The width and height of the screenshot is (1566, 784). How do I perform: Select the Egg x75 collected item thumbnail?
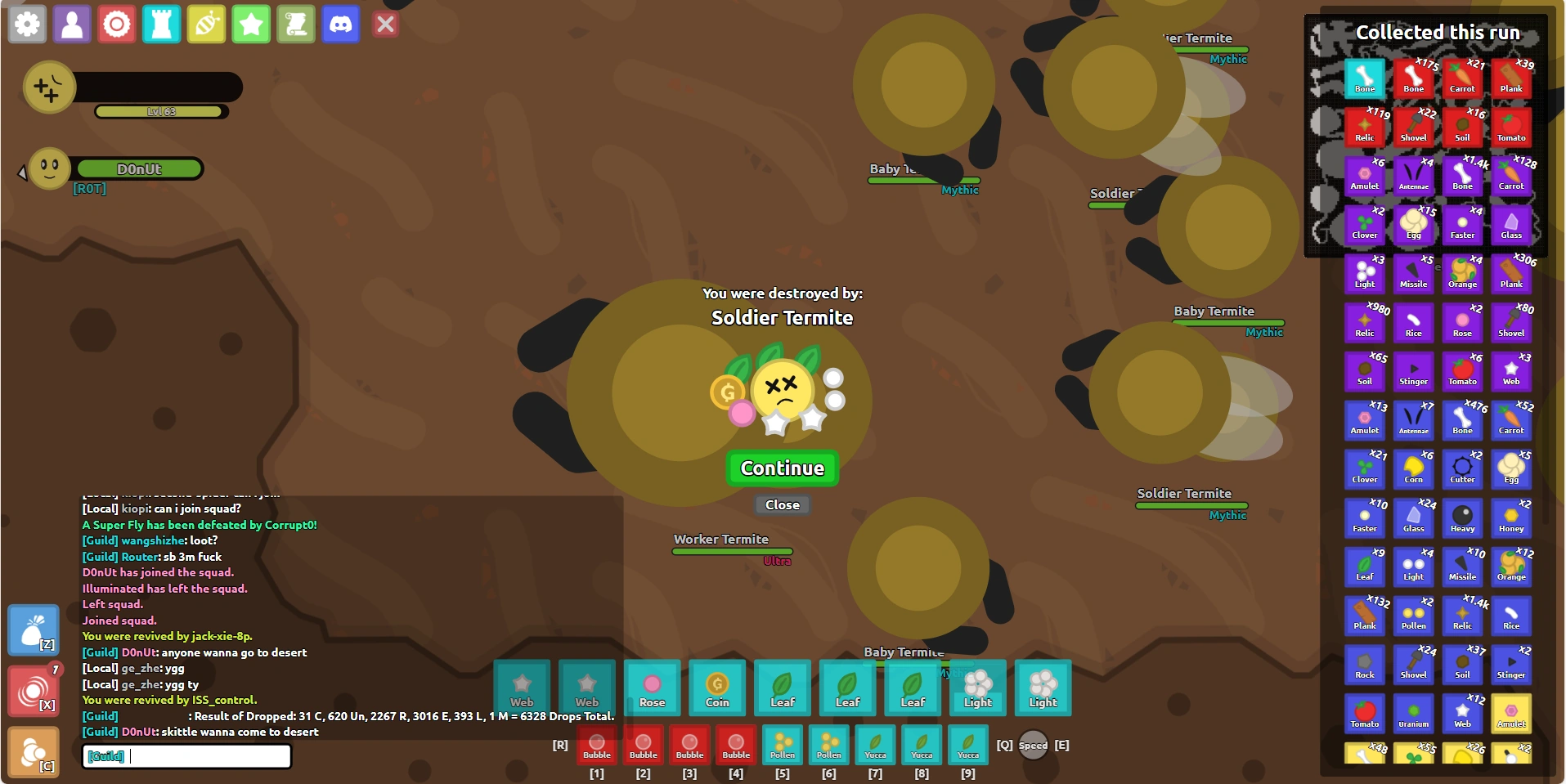tap(1414, 225)
